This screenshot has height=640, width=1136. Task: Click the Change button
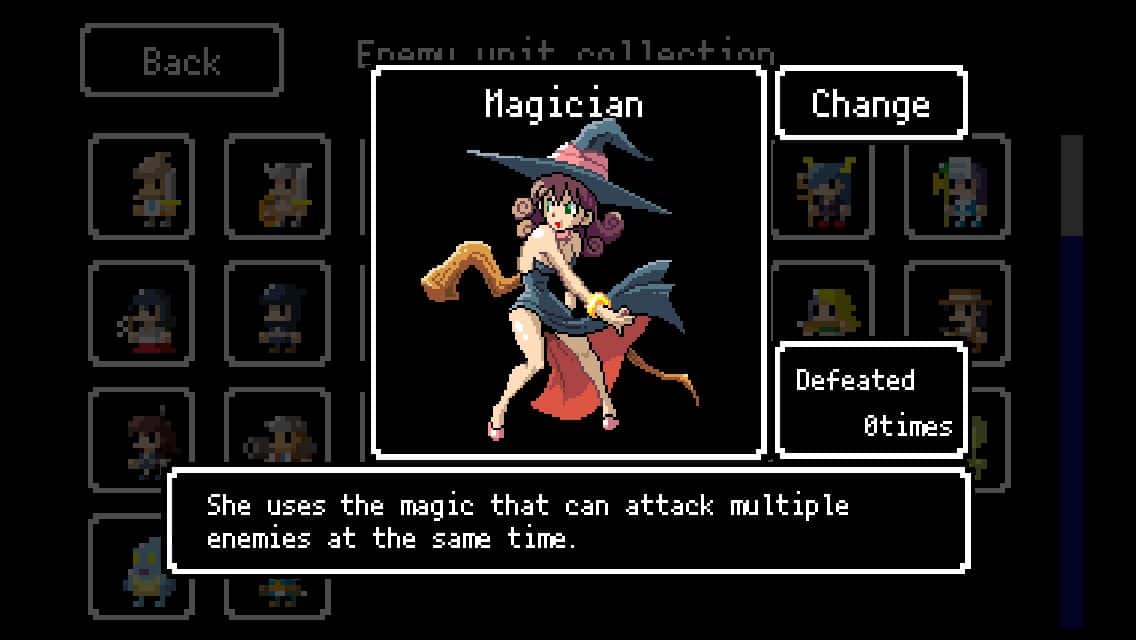[x=870, y=103]
